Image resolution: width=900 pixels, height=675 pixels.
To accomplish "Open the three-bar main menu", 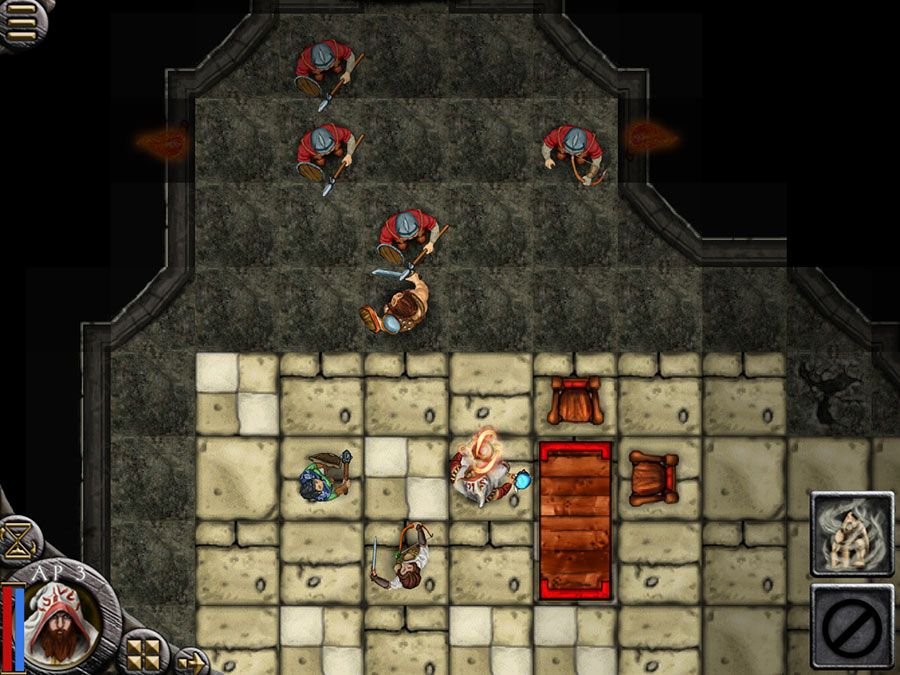I will [x=20, y=22].
